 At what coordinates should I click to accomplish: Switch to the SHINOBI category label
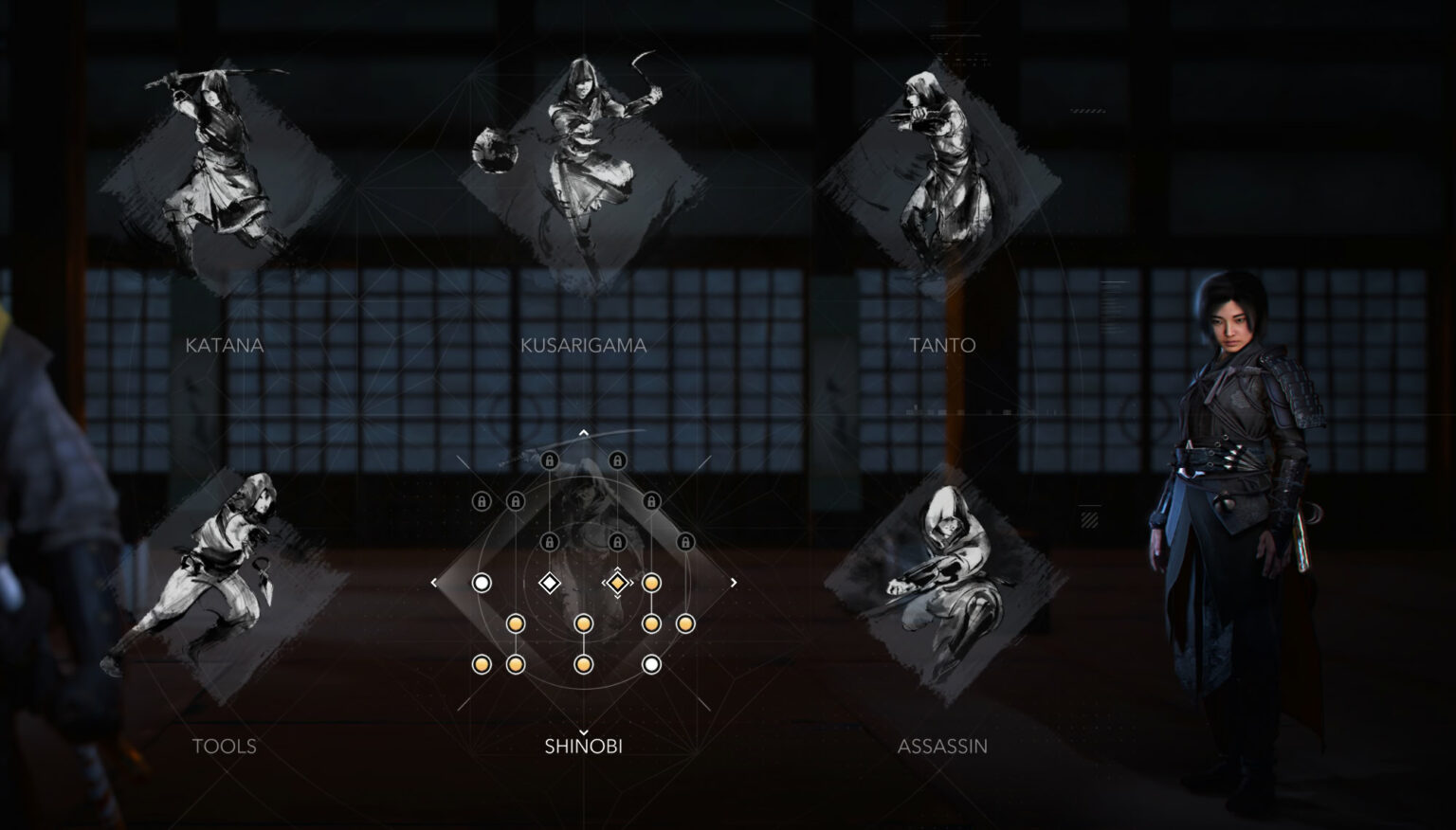point(584,747)
